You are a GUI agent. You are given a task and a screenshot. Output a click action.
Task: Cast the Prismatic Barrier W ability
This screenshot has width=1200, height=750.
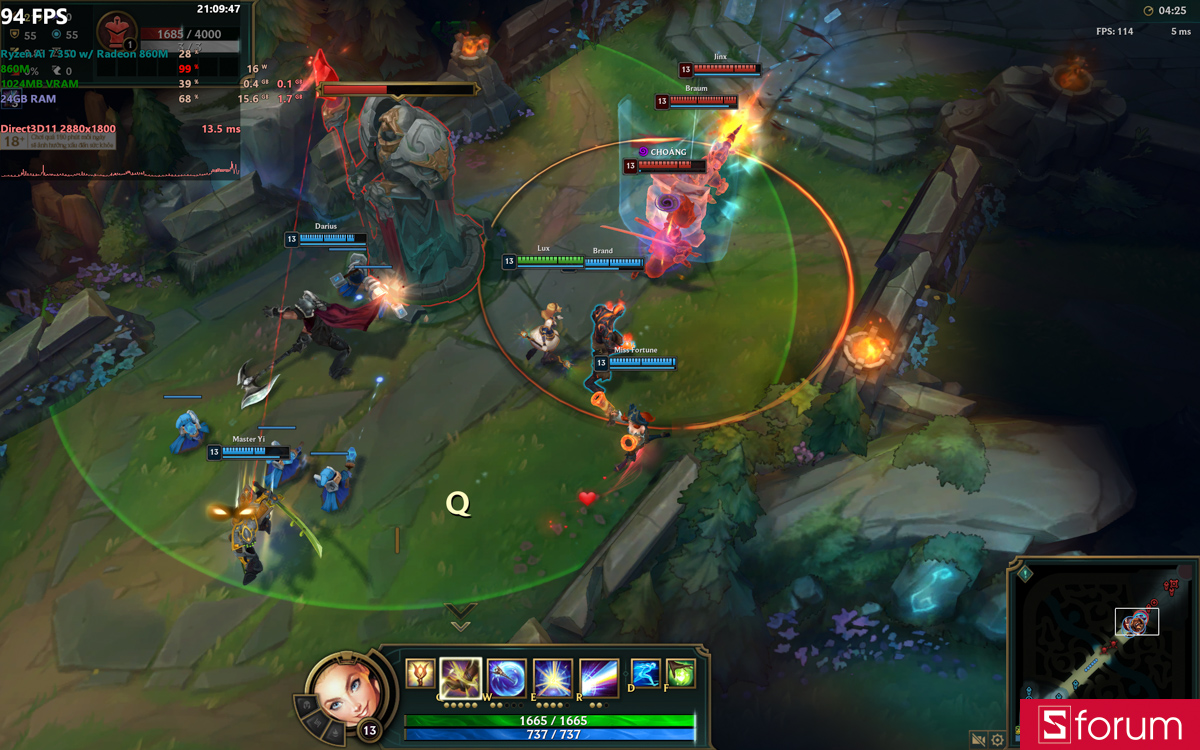(x=507, y=677)
